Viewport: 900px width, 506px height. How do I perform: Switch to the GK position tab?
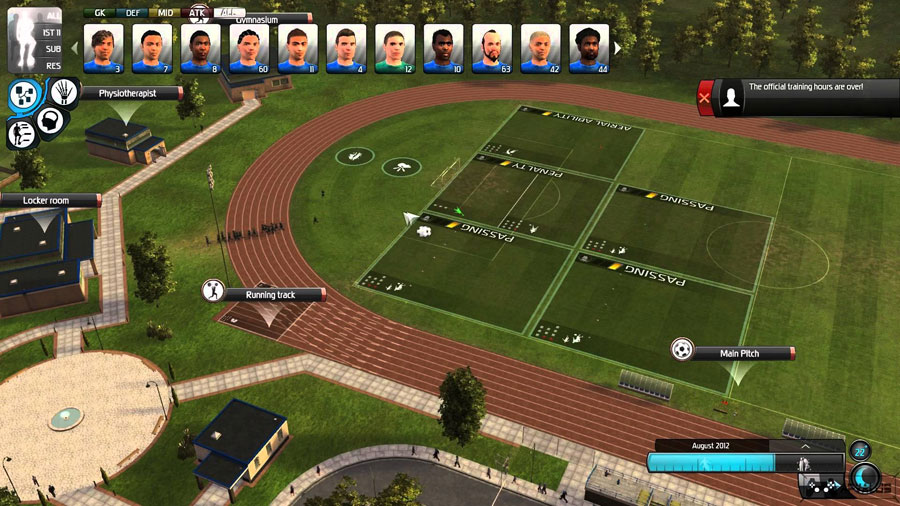point(99,13)
